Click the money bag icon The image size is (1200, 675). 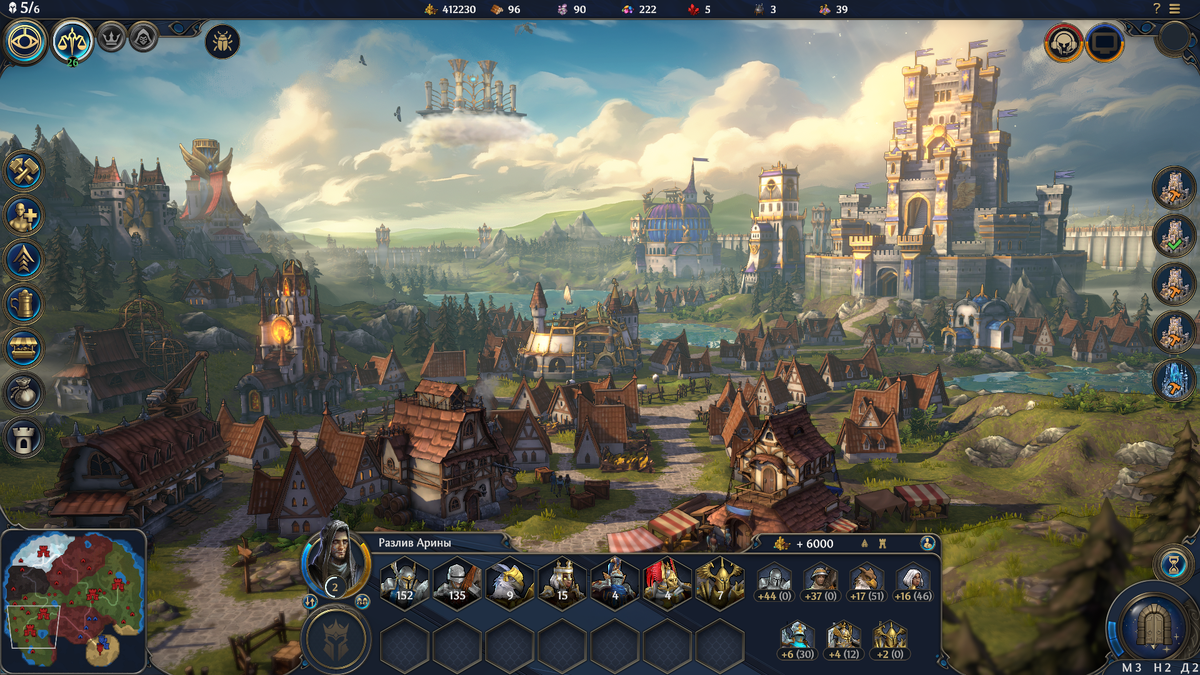[x=24, y=393]
